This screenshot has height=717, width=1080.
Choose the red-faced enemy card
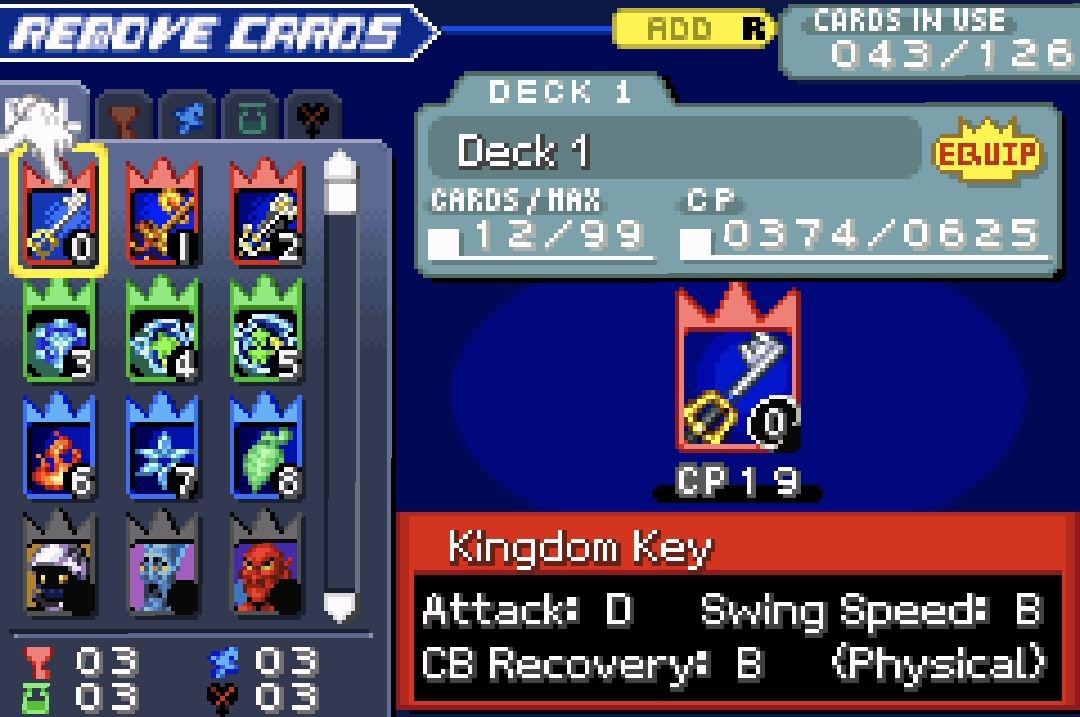tap(266, 565)
